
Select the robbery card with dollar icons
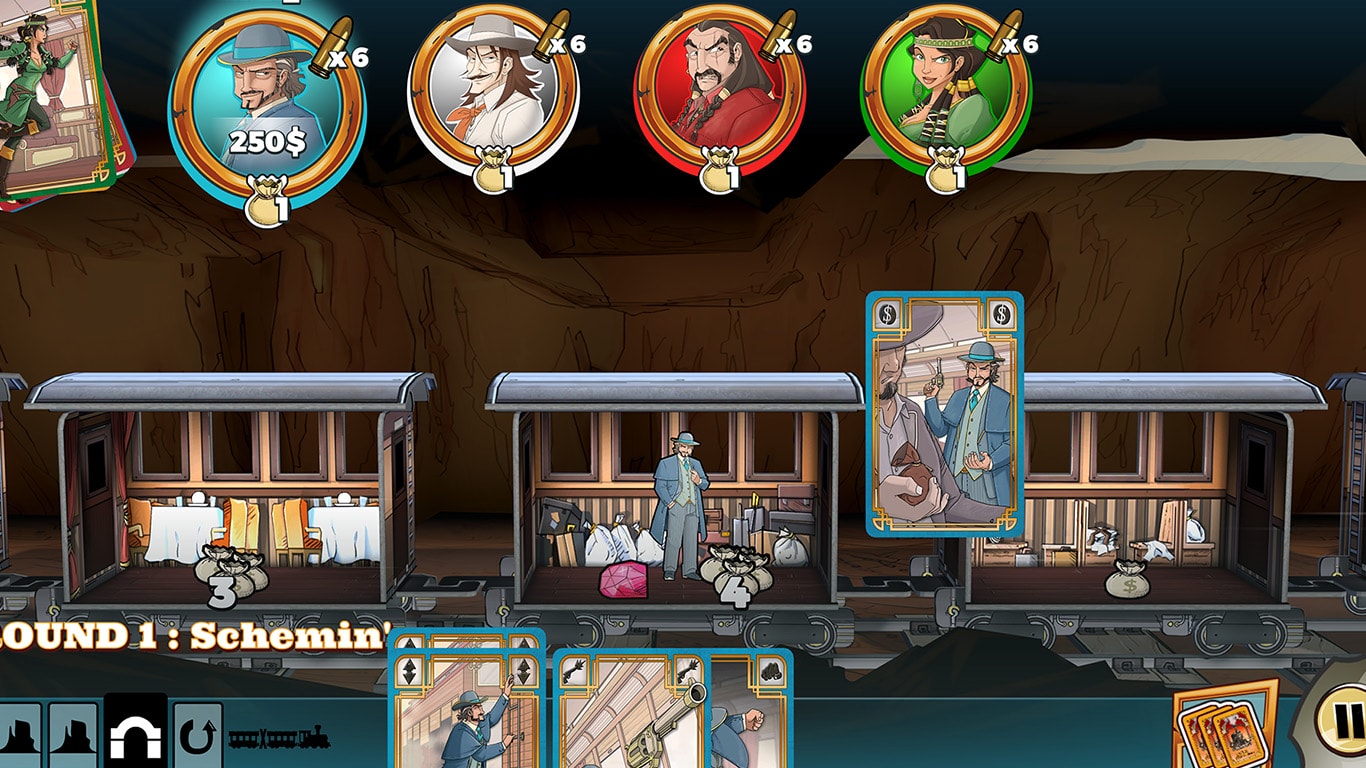click(944, 414)
